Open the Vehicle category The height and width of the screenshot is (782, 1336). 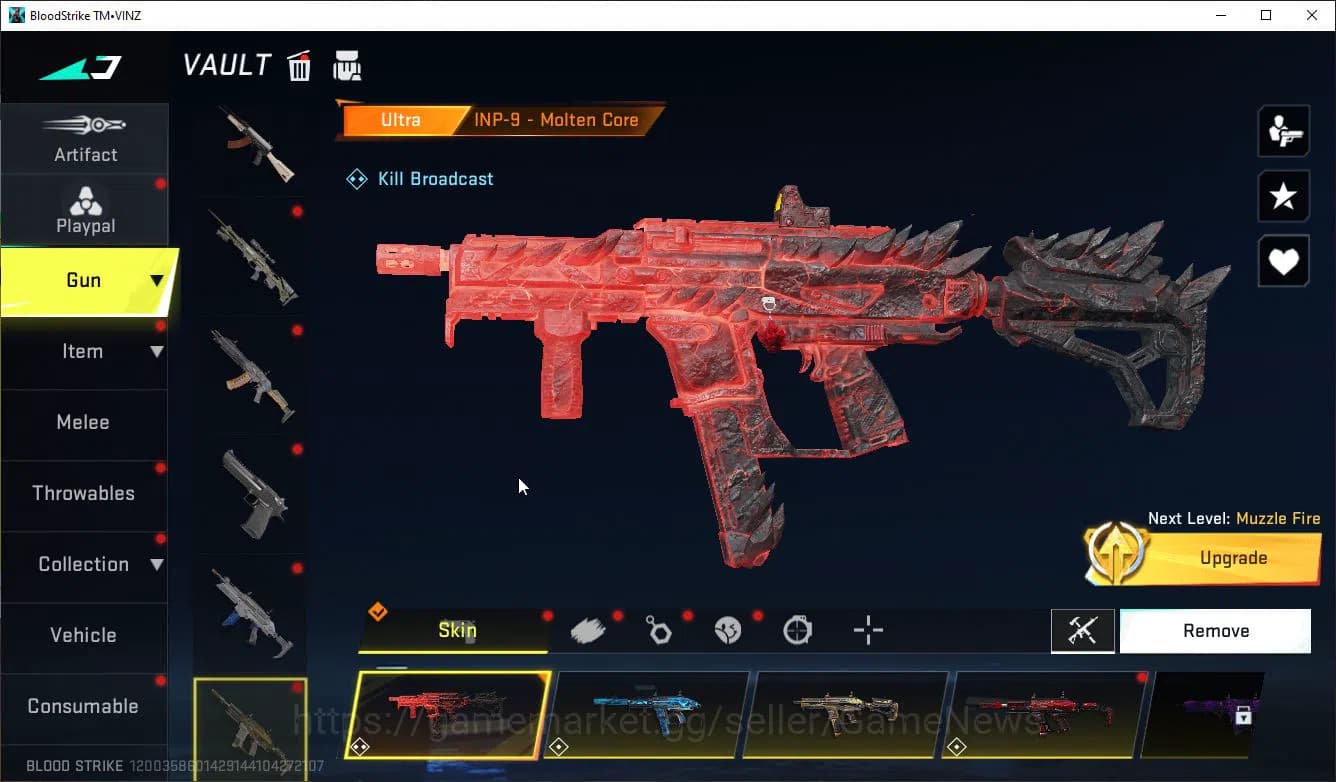[x=83, y=635]
